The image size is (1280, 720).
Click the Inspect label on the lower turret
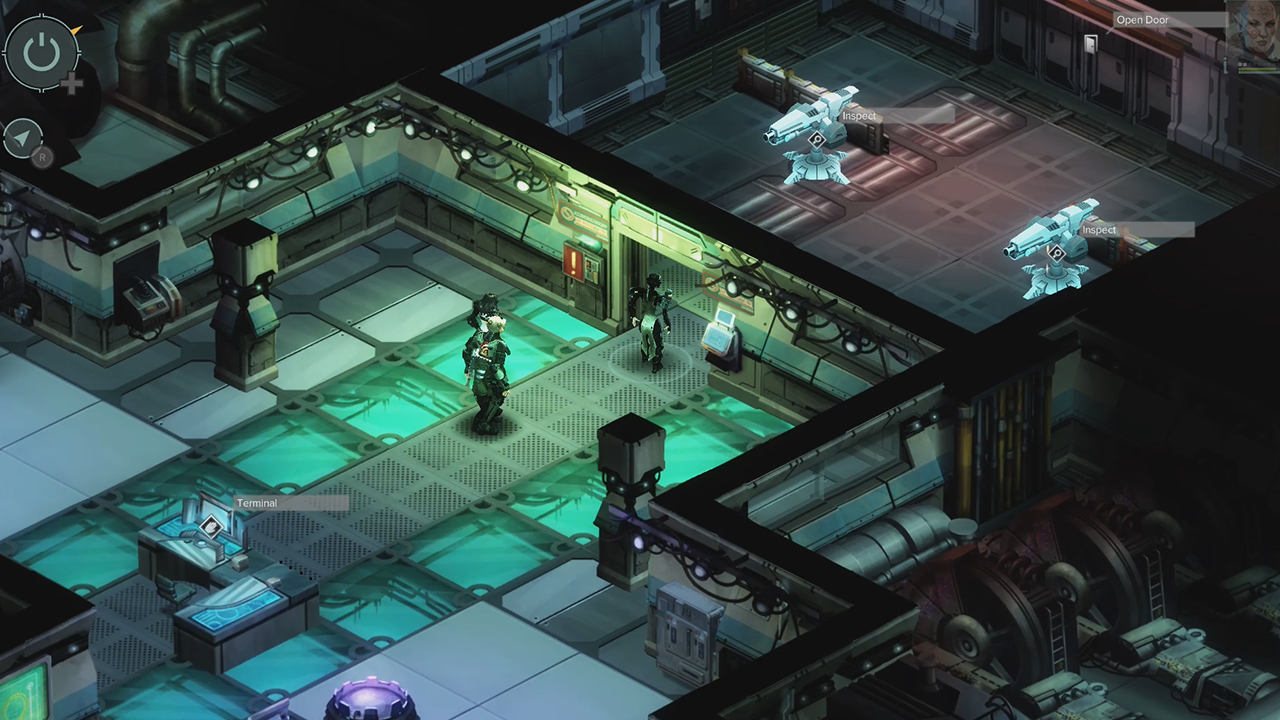pyautogui.click(x=1098, y=229)
